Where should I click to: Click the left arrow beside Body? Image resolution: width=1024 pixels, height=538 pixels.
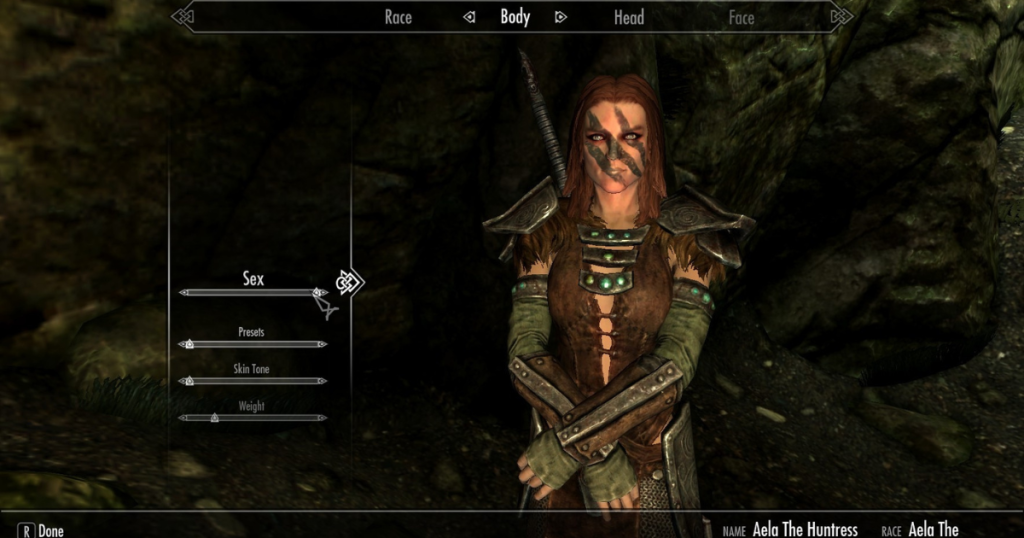coord(469,17)
